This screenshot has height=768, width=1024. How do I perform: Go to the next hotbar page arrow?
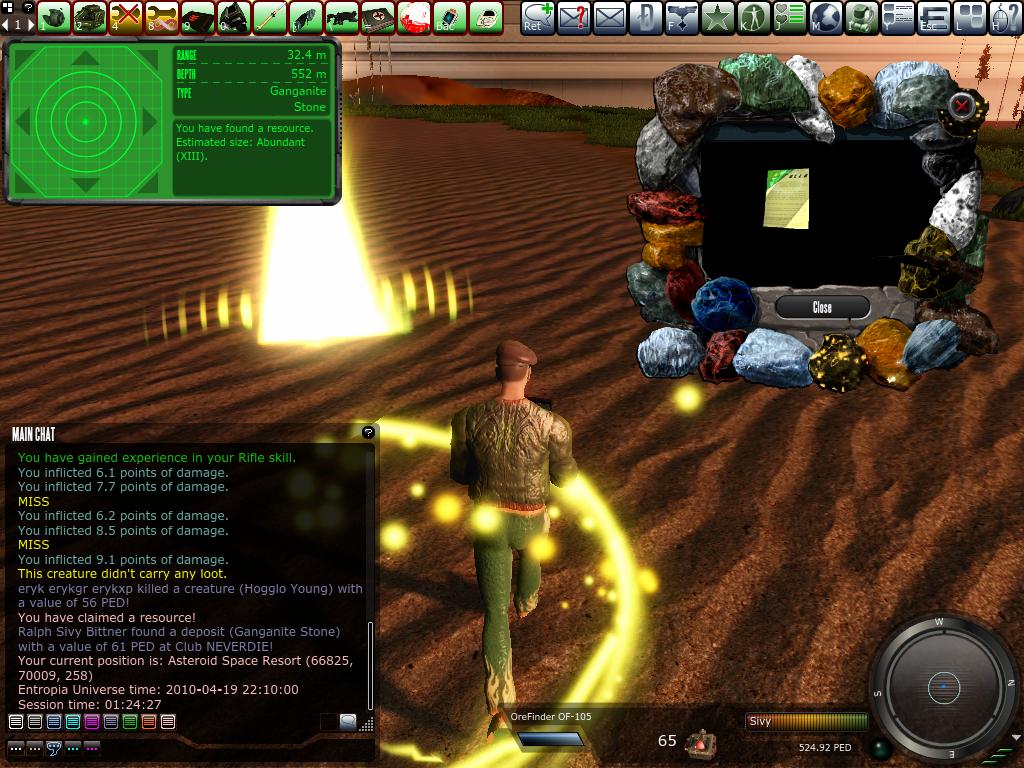[28, 24]
